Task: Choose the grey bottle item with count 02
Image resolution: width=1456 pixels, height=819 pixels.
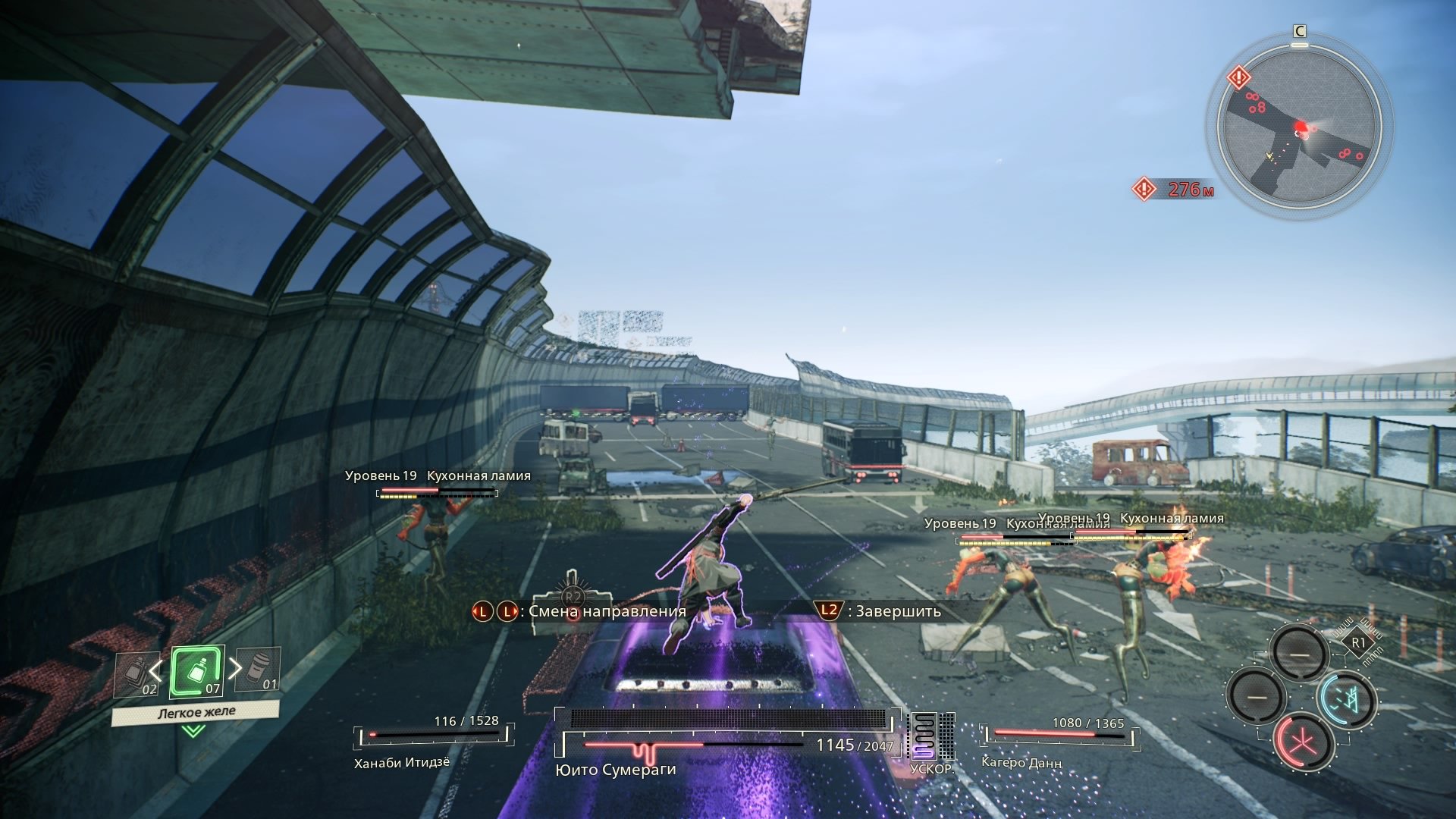Action: point(137,674)
